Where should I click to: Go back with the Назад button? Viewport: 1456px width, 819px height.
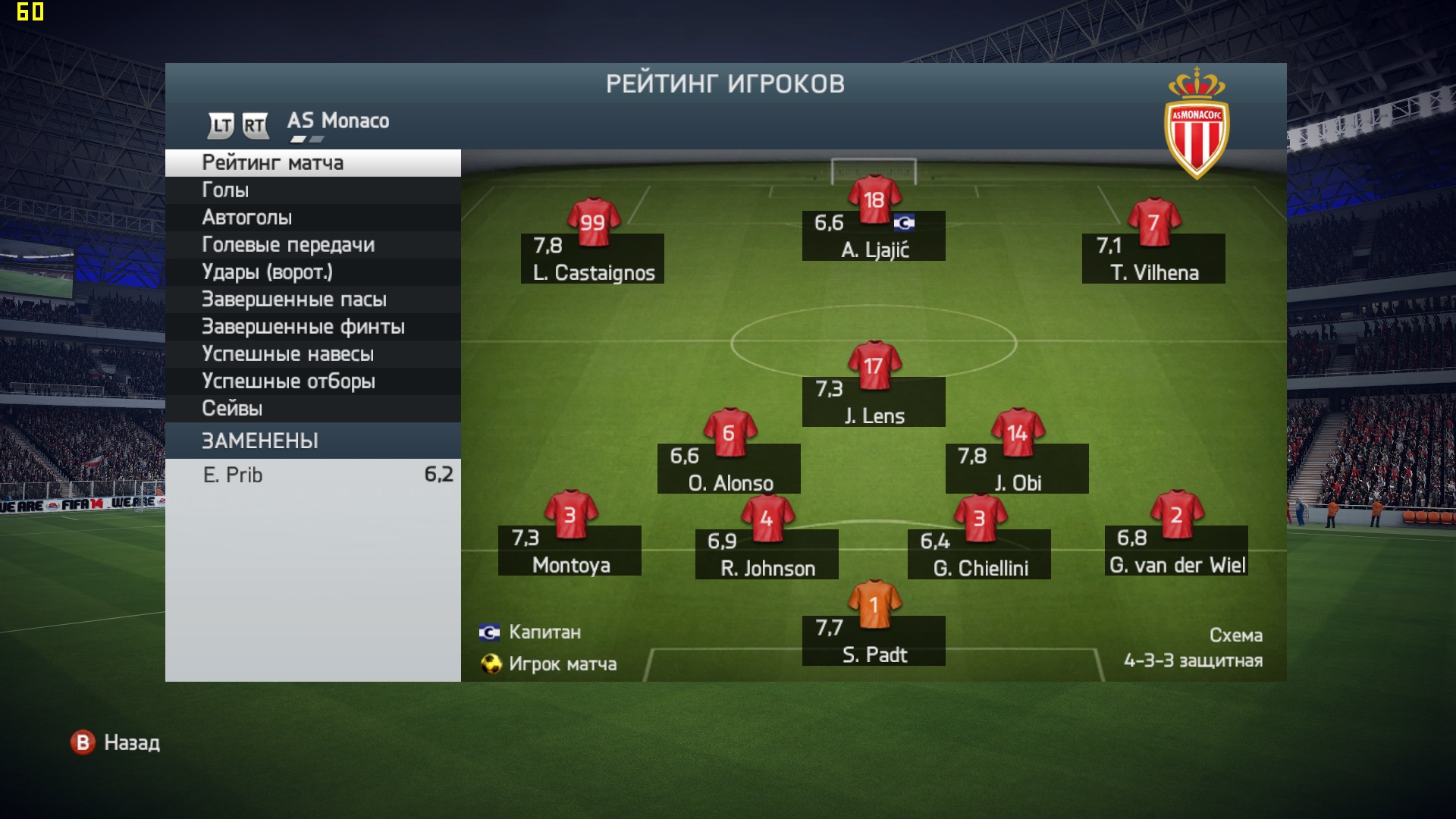click(116, 742)
